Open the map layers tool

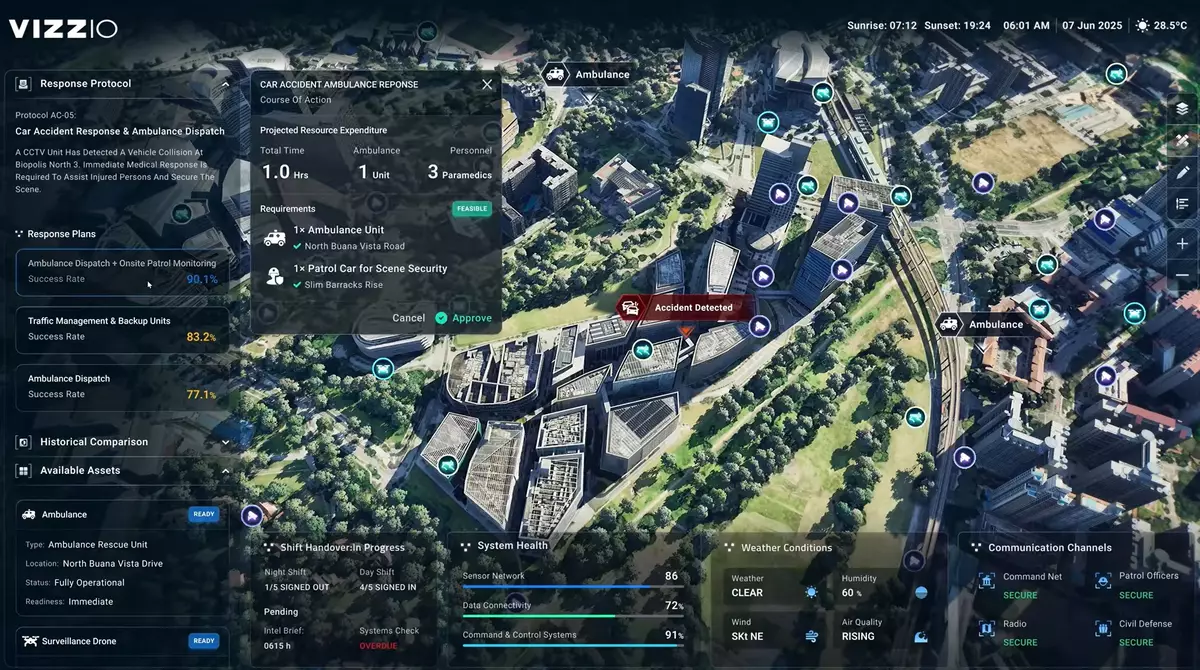click(1182, 108)
